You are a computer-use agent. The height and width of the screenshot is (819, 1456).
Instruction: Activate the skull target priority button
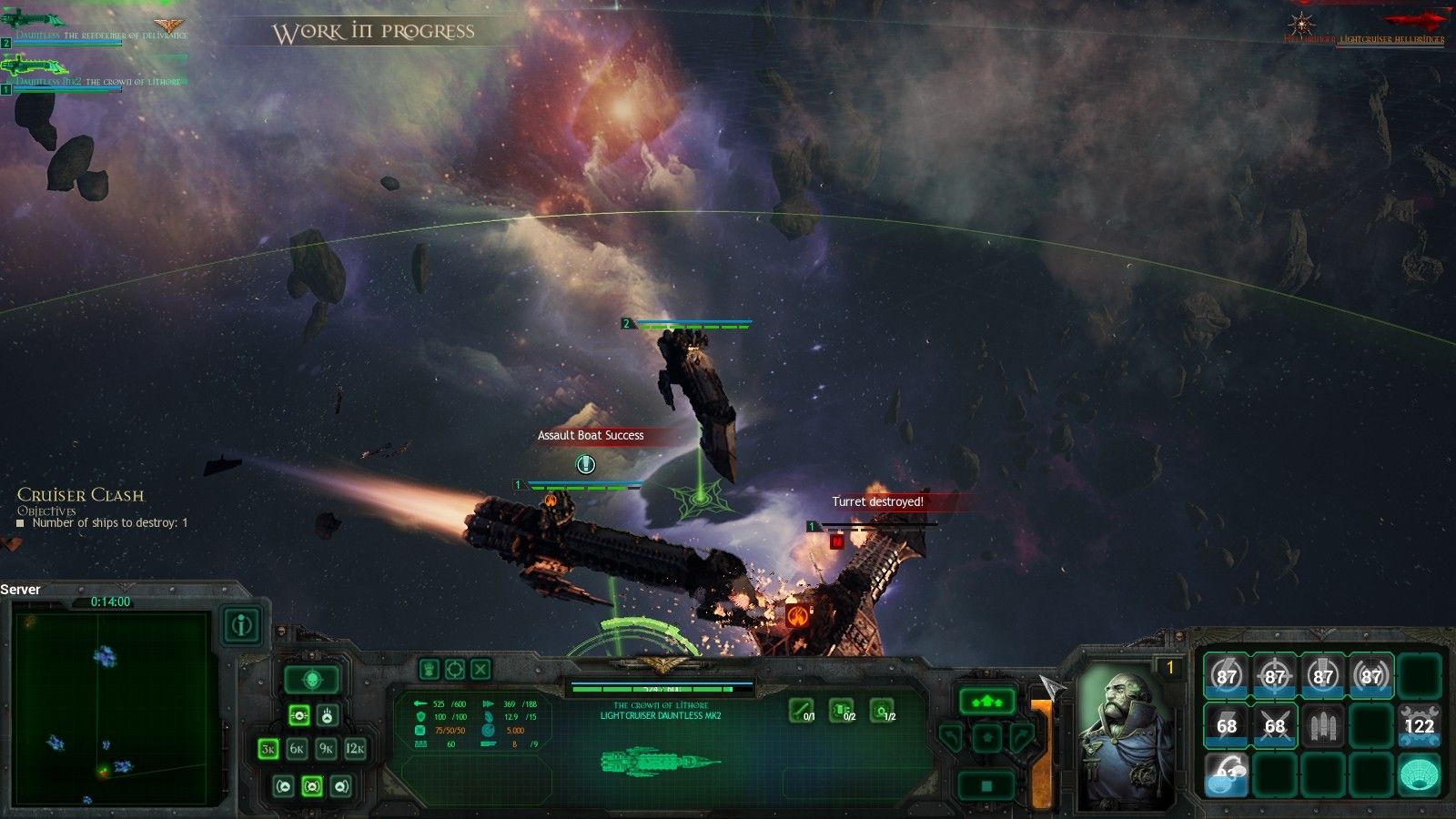(x=312, y=679)
